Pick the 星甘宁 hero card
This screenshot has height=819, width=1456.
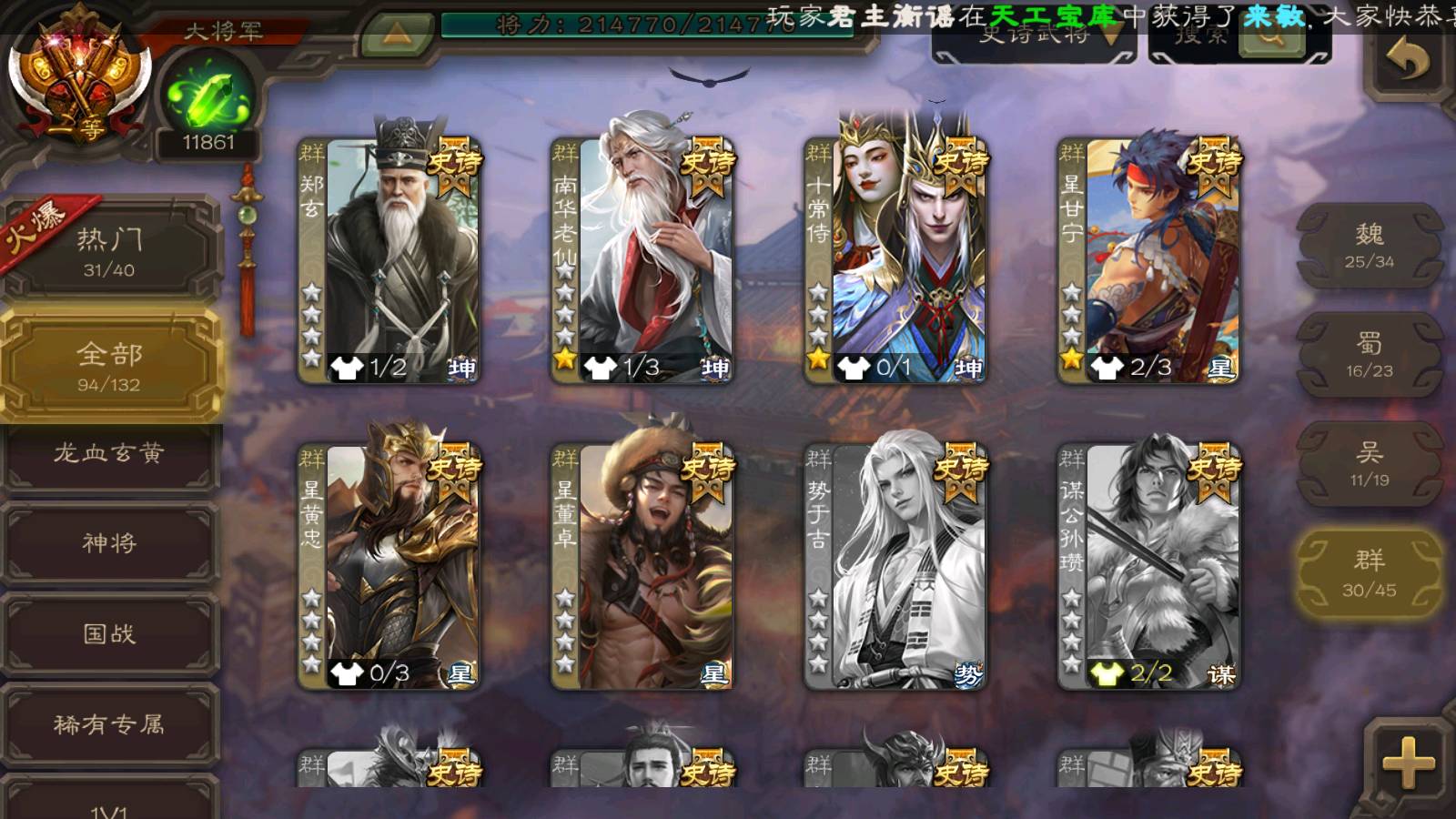[1150, 259]
